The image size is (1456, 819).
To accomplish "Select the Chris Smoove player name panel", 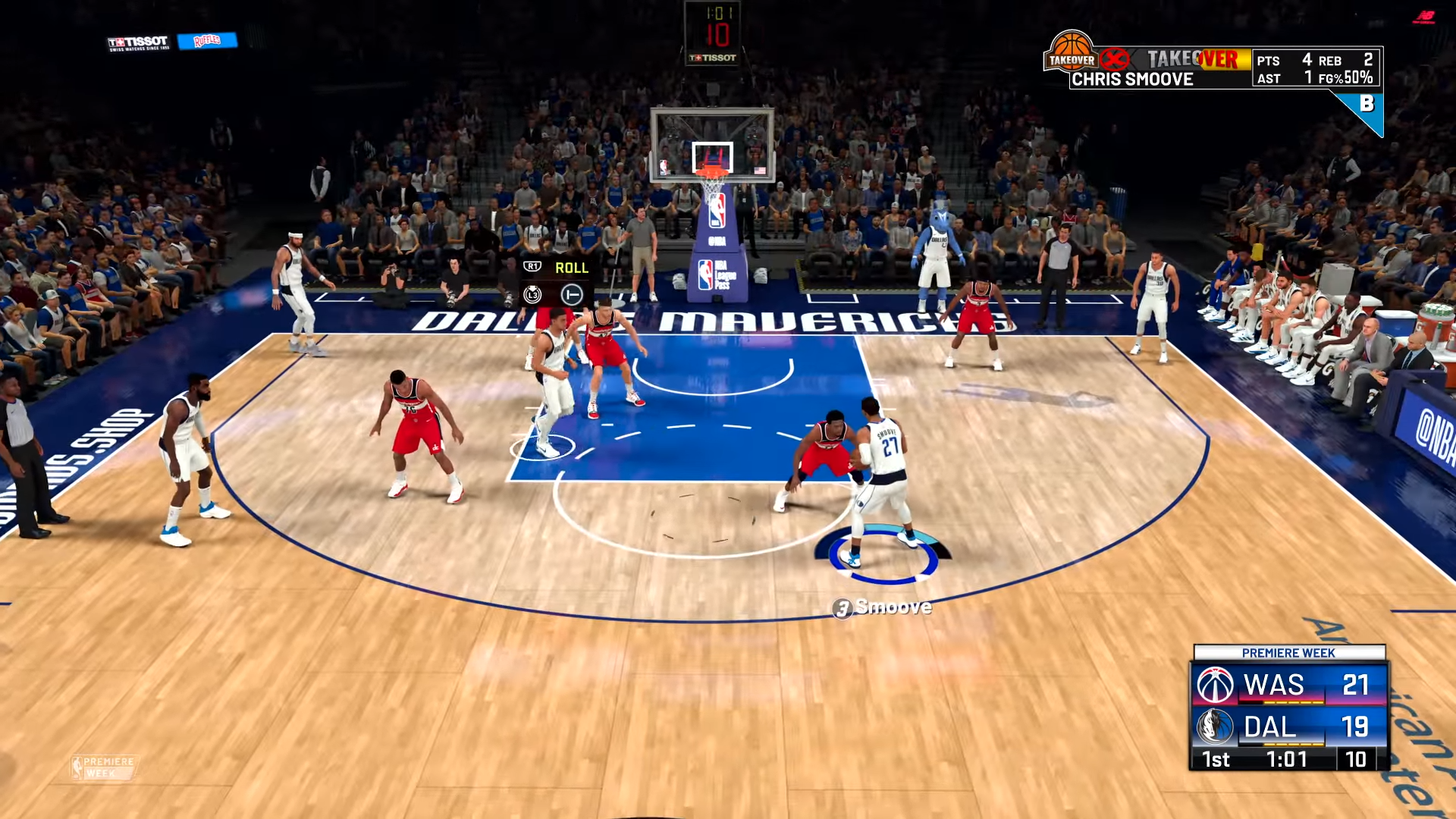I will tap(1132, 79).
